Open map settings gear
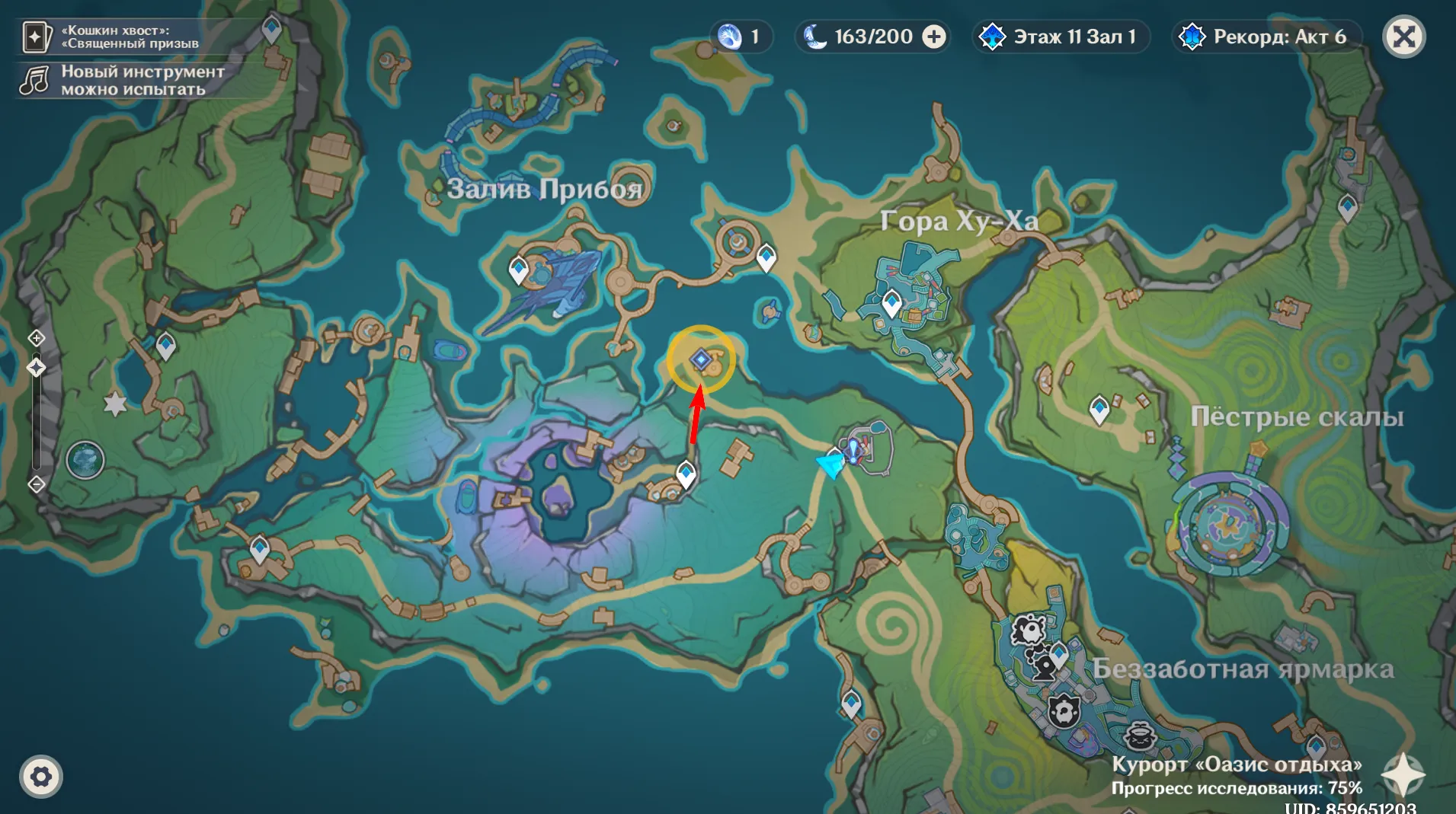The width and height of the screenshot is (1456, 814). (41, 777)
